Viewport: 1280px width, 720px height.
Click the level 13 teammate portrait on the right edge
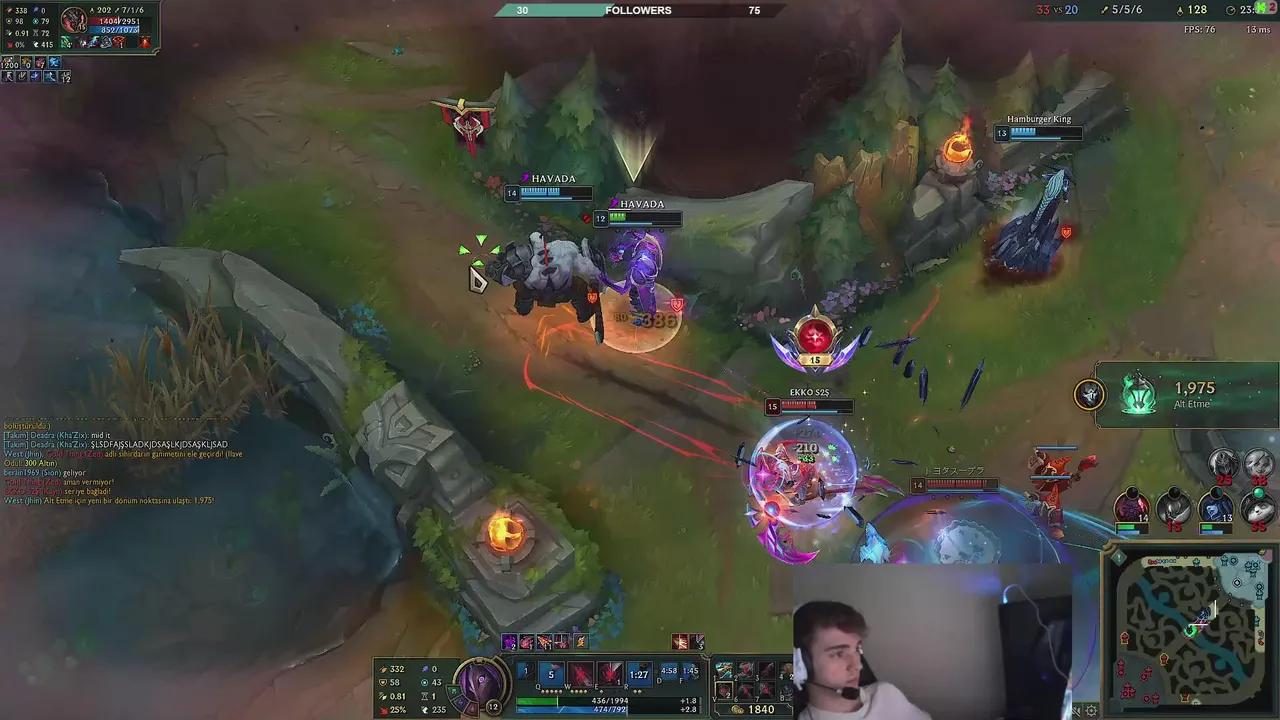tap(1215, 507)
